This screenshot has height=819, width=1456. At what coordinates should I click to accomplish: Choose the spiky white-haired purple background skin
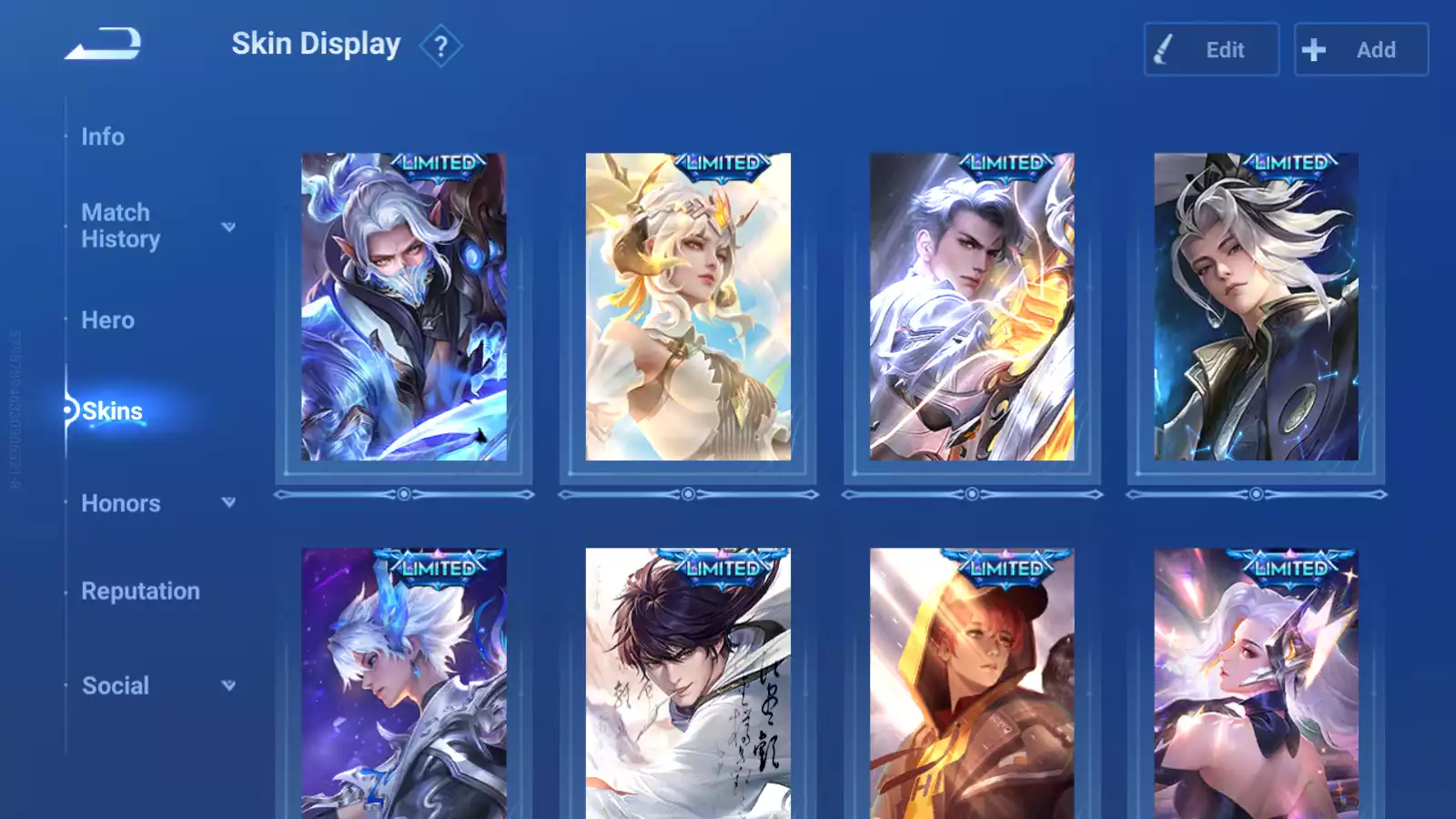[404, 682]
